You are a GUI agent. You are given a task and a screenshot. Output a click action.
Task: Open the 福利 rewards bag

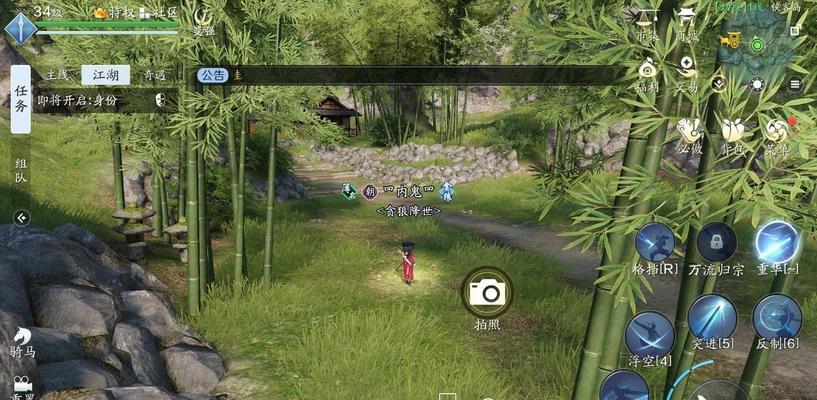coord(647,72)
